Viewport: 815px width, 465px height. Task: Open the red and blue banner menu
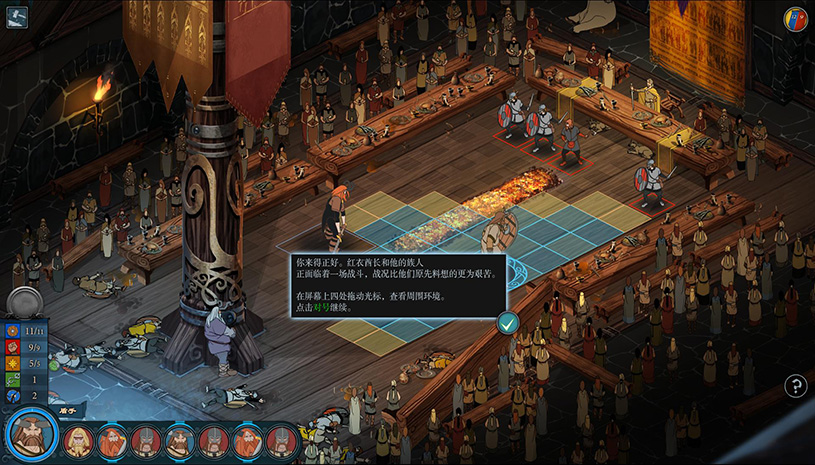point(795,19)
